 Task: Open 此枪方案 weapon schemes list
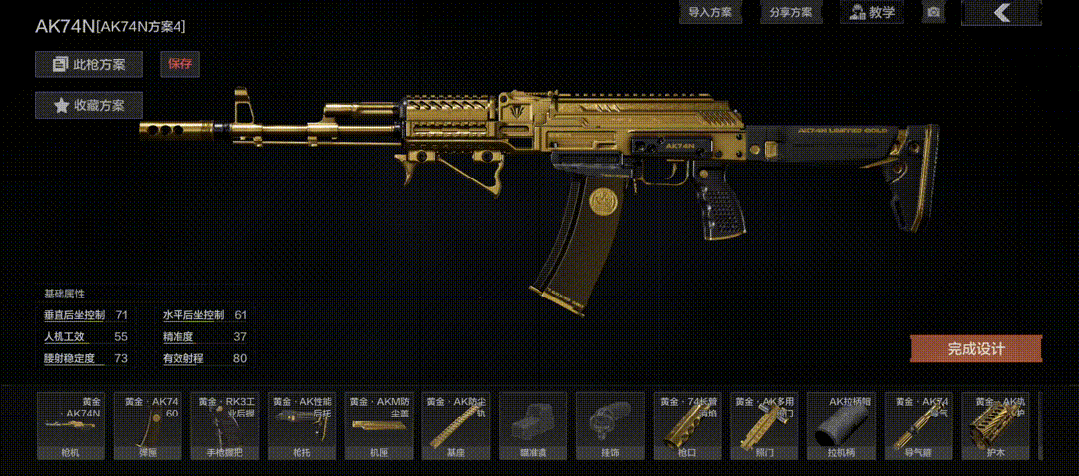[89, 65]
